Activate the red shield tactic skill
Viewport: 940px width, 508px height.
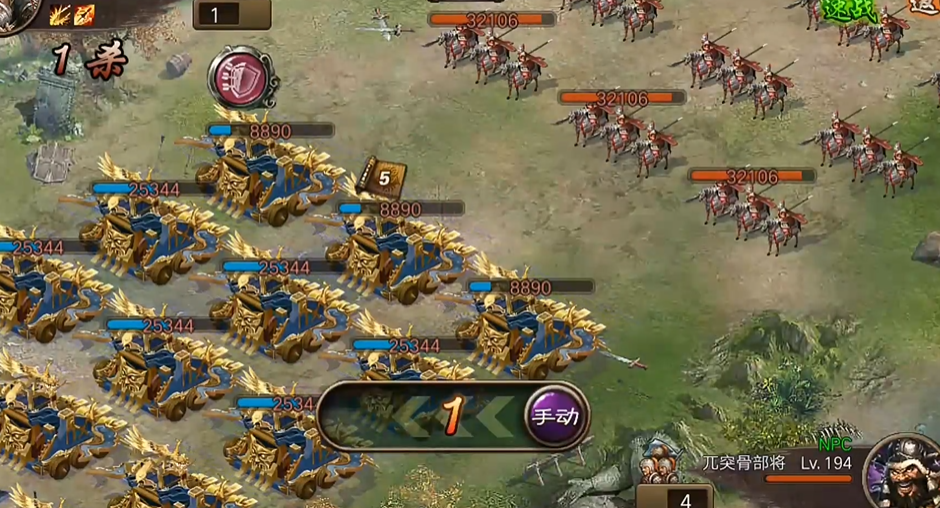point(240,78)
